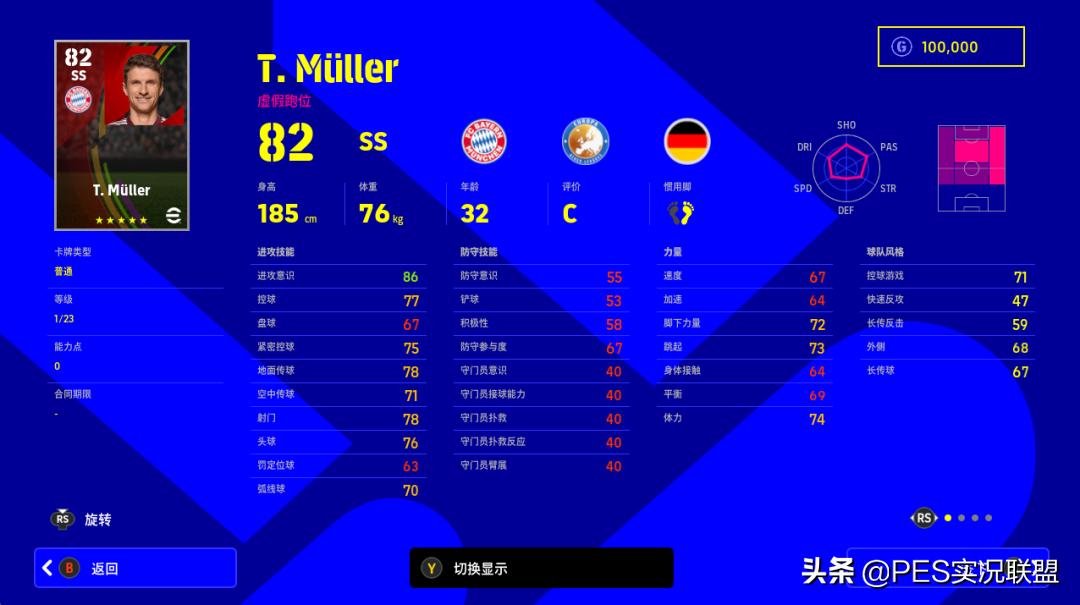This screenshot has width=1080, height=605.
Task: Go back with the 返回 button
Action: [135, 568]
